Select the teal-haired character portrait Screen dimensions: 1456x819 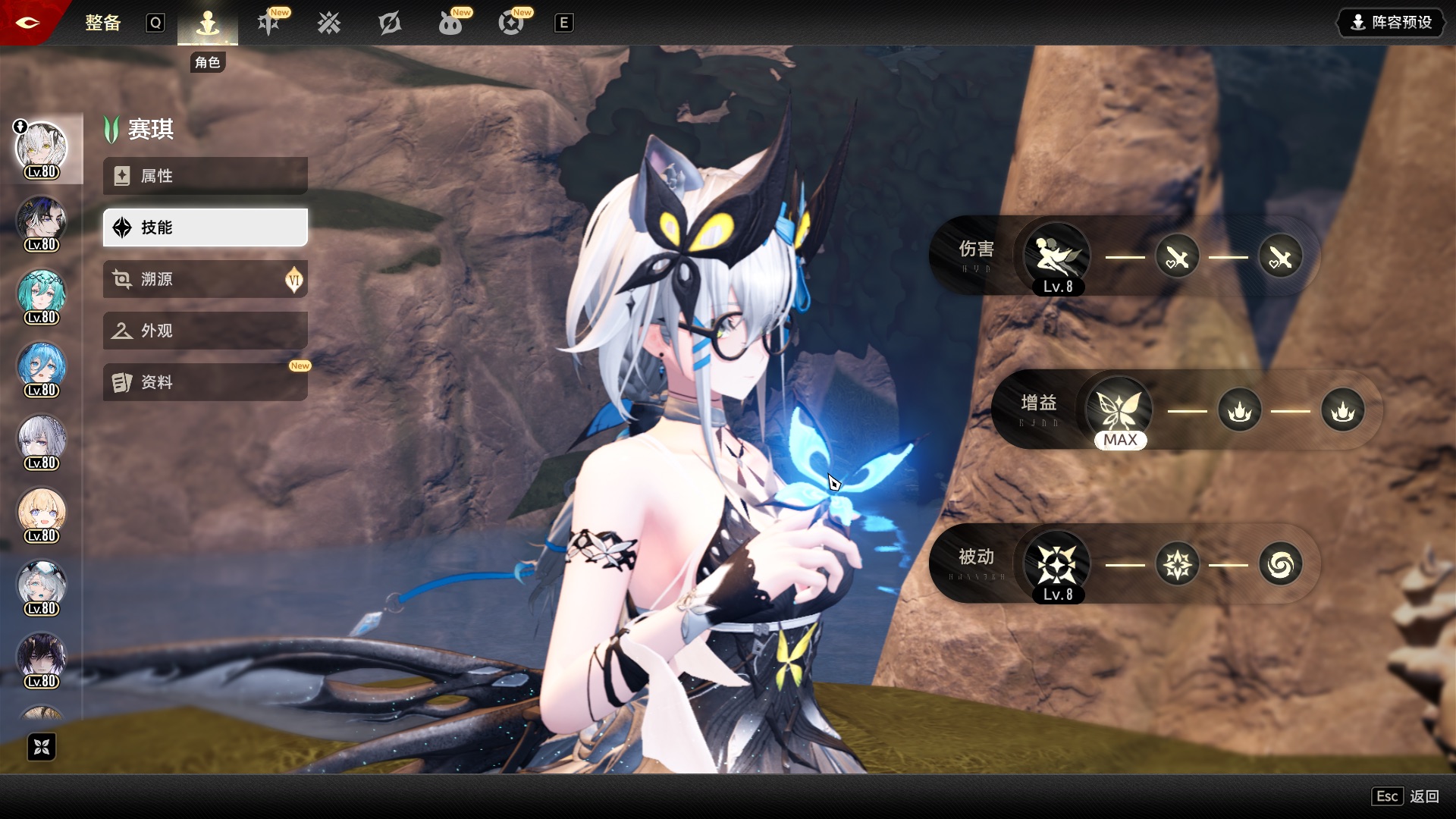click(x=42, y=294)
